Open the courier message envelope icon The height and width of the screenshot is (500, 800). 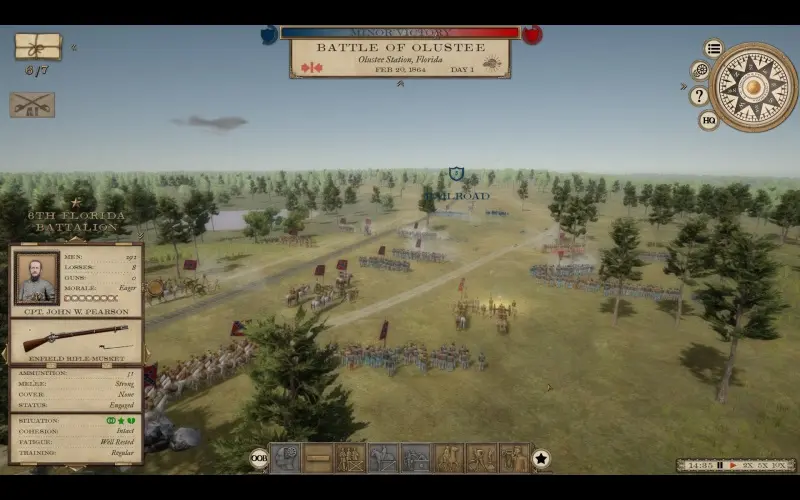[x=37, y=46]
